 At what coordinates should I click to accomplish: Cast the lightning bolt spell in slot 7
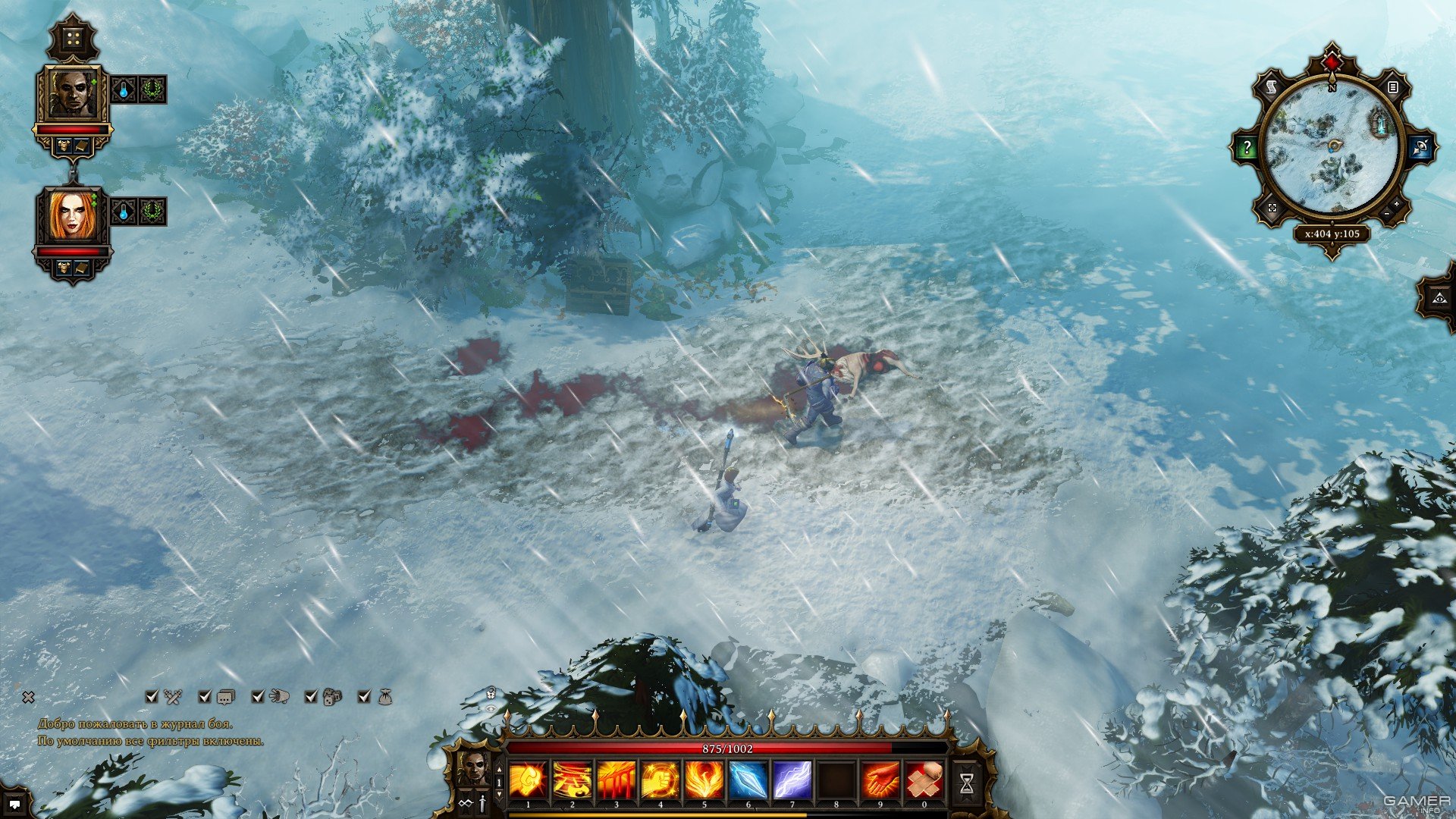click(792, 780)
